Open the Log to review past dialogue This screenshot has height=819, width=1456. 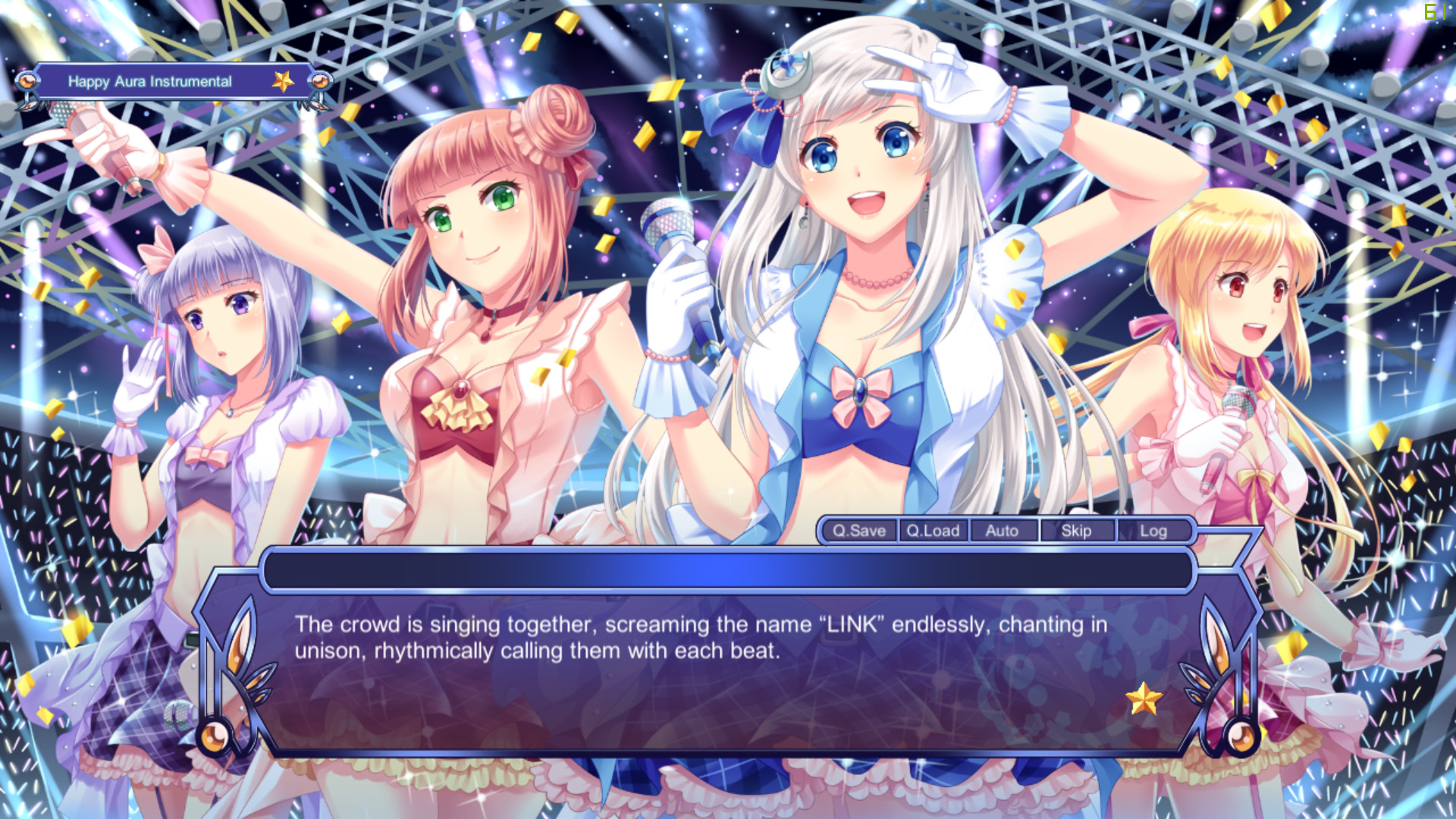coord(1153,532)
